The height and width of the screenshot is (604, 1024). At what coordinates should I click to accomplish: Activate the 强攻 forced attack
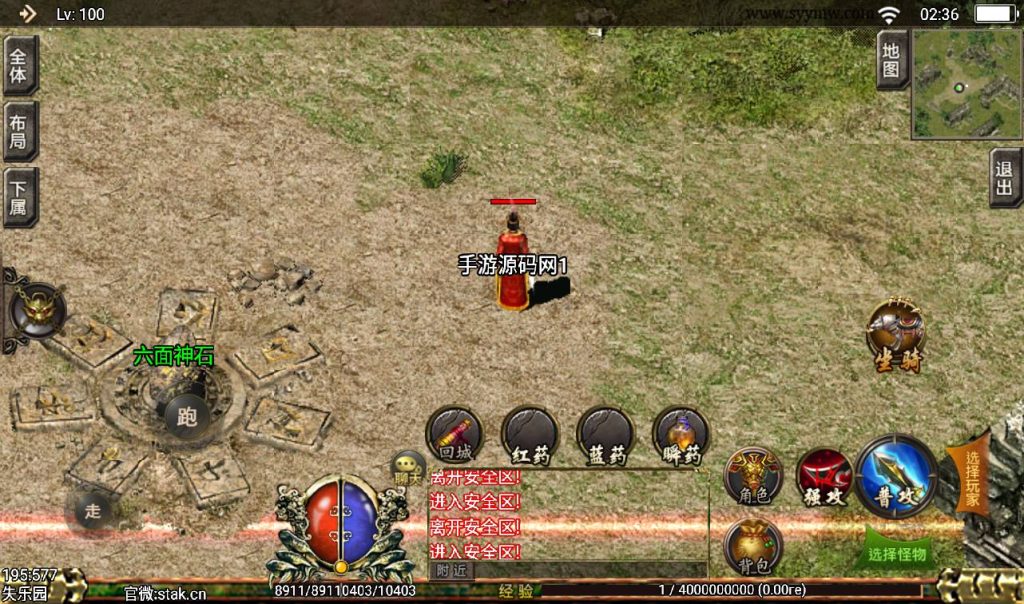coord(823,475)
